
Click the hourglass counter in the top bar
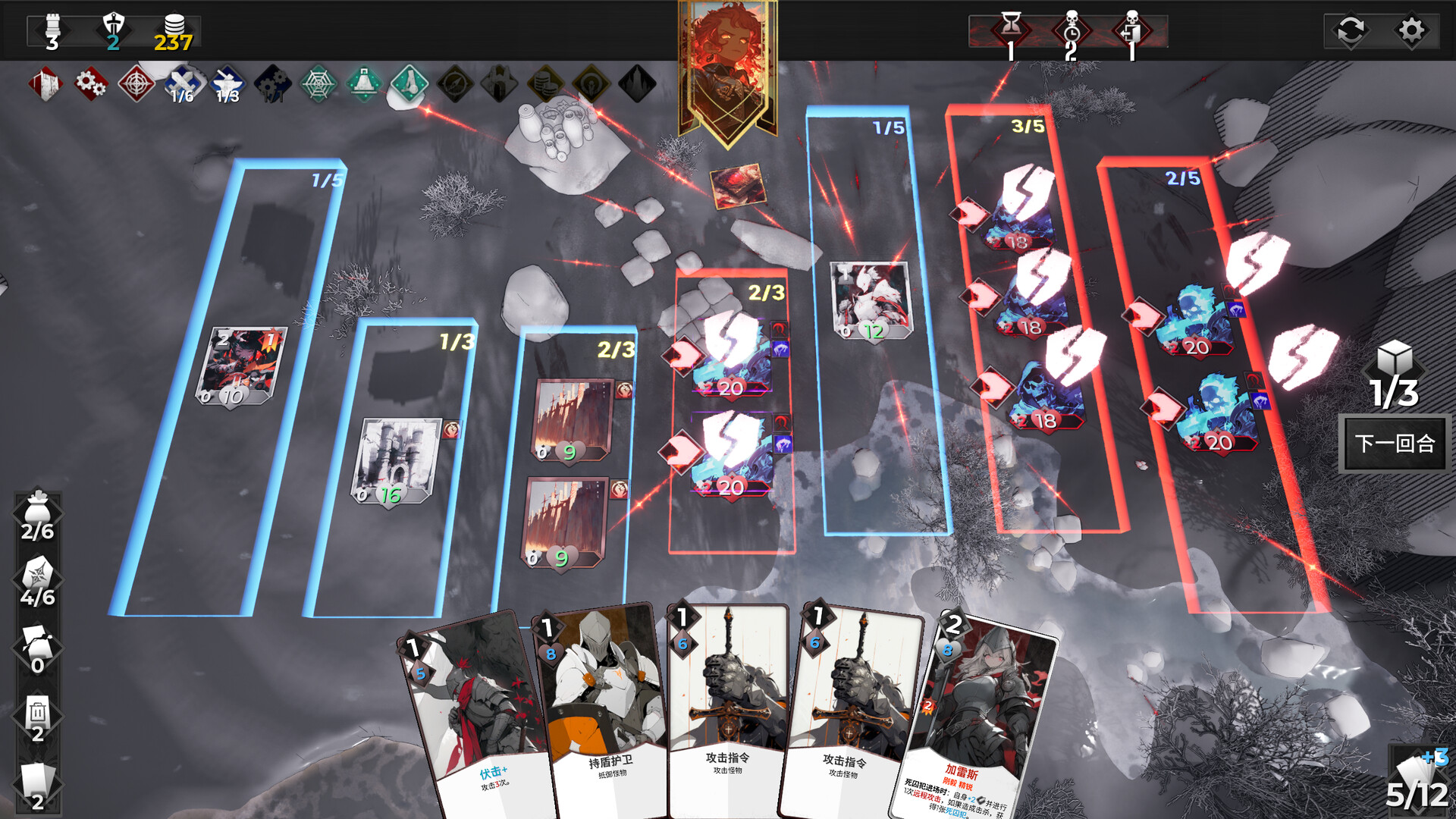pyautogui.click(x=1010, y=29)
